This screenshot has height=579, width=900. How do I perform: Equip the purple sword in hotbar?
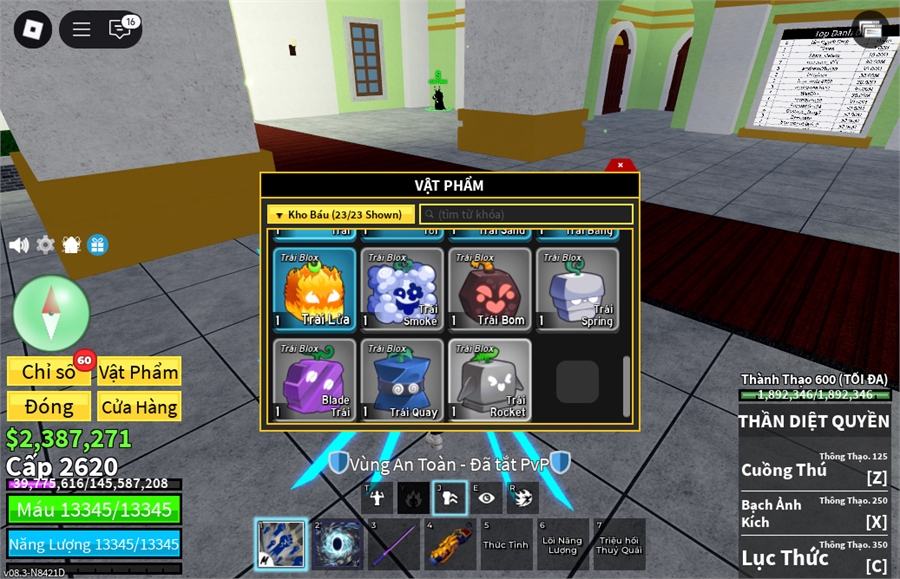tap(393, 545)
